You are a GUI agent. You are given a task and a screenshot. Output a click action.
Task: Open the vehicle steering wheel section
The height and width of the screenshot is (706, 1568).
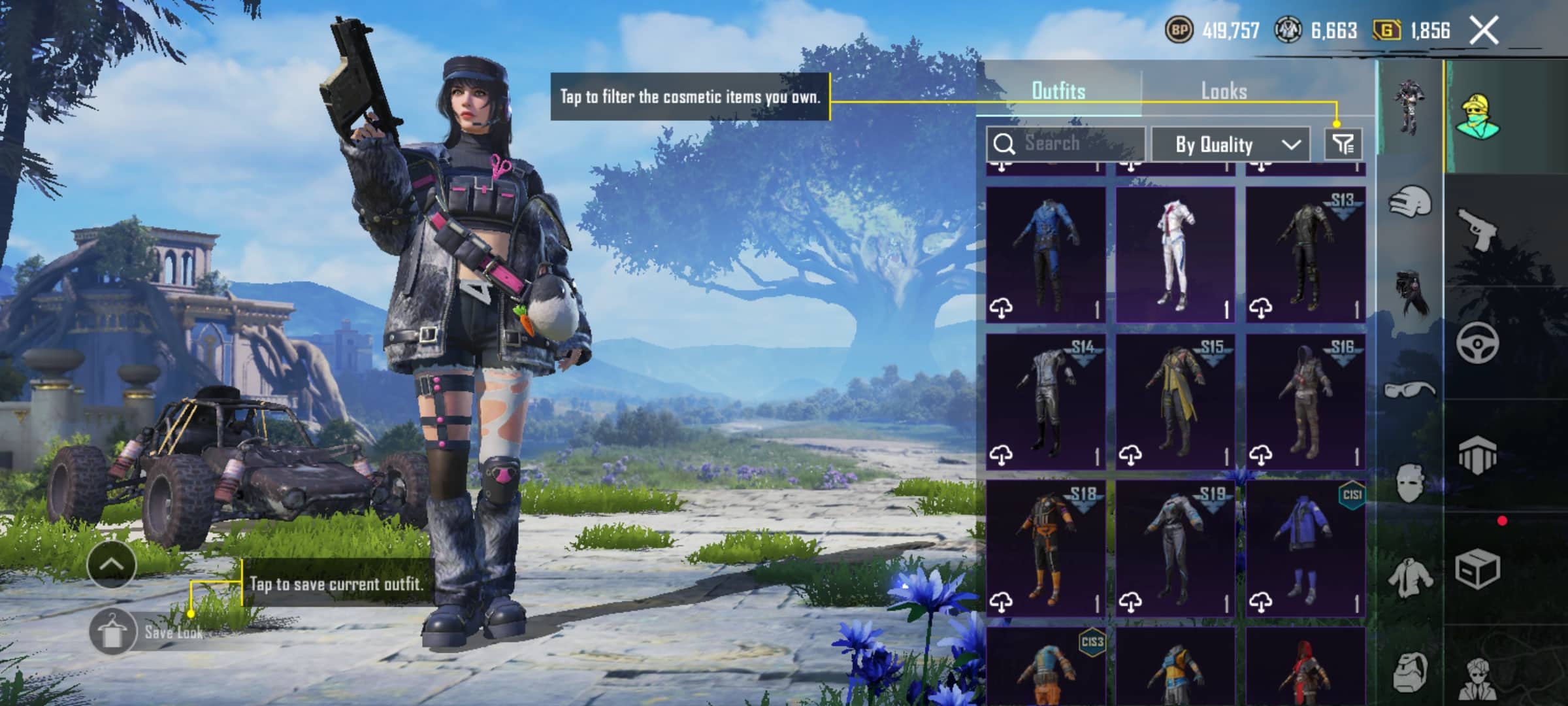1477,343
